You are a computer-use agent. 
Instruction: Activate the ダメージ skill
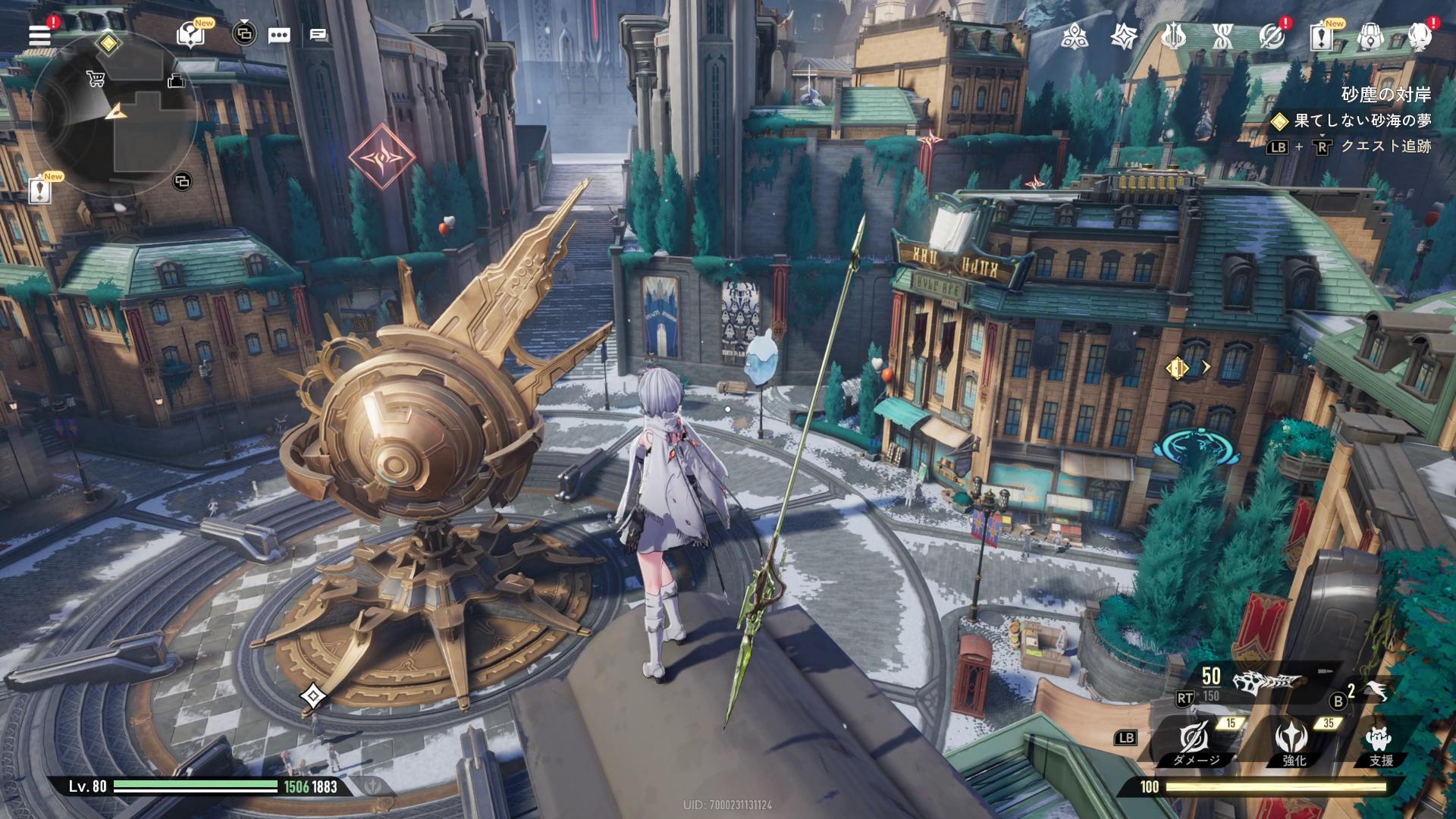click(x=1195, y=741)
